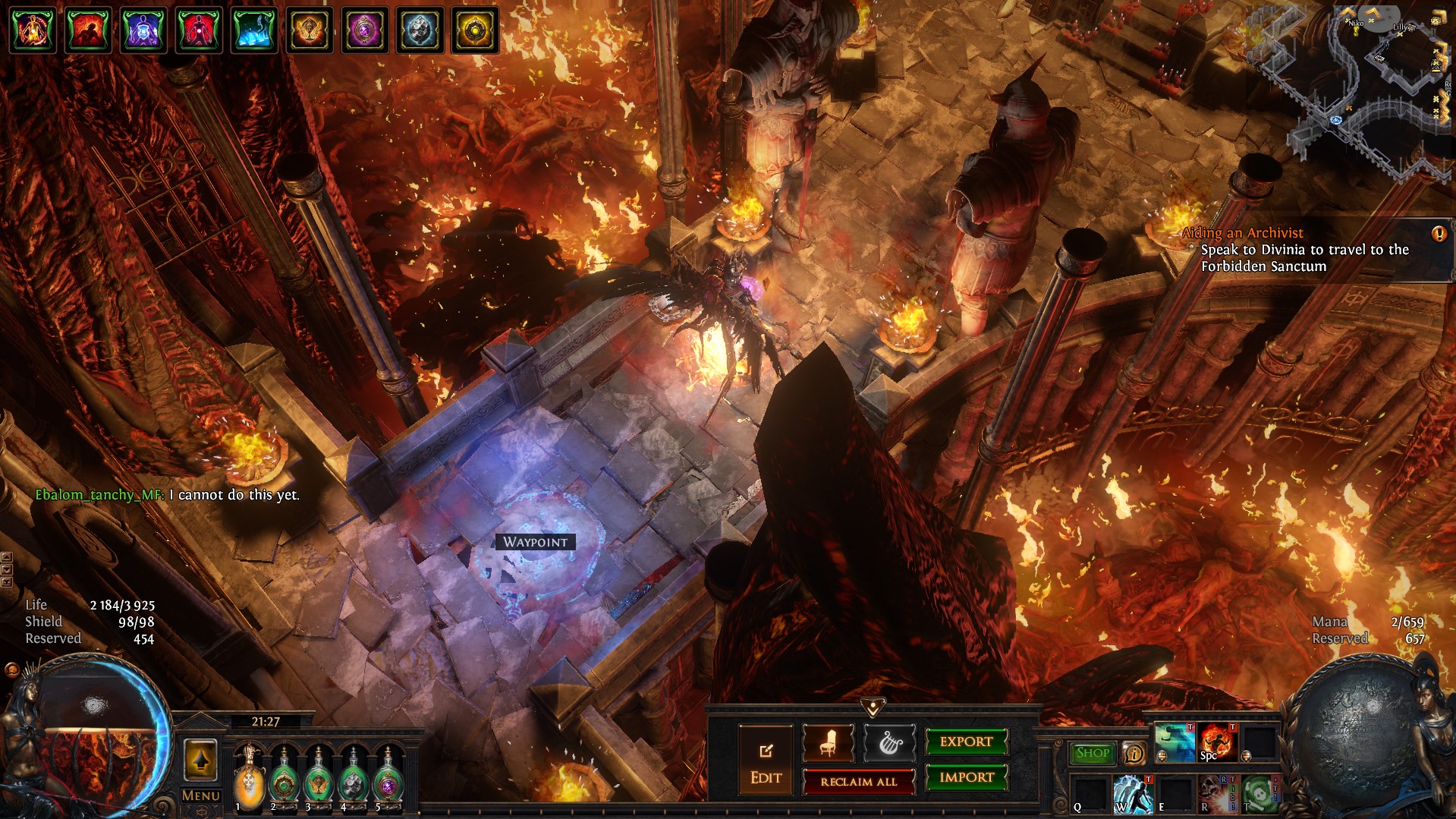Activate the green skull skill on T
The image size is (1456, 819).
[x=1260, y=794]
